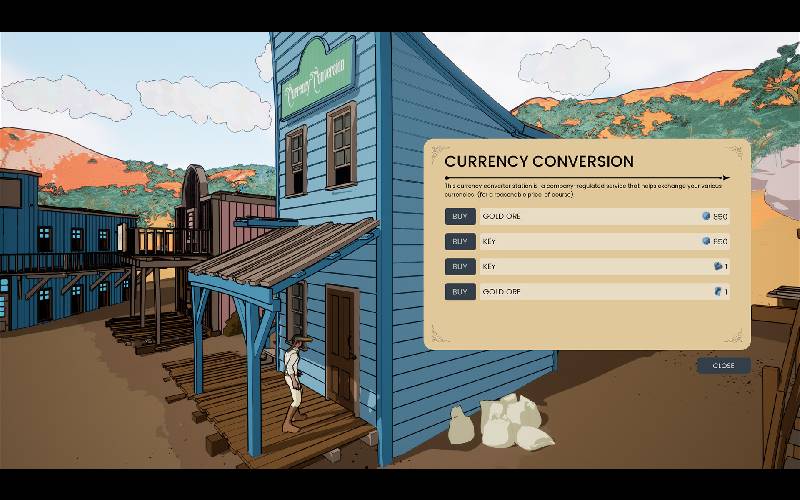Close the Currency Conversion panel
800x500 pixels.
coord(723,365)
